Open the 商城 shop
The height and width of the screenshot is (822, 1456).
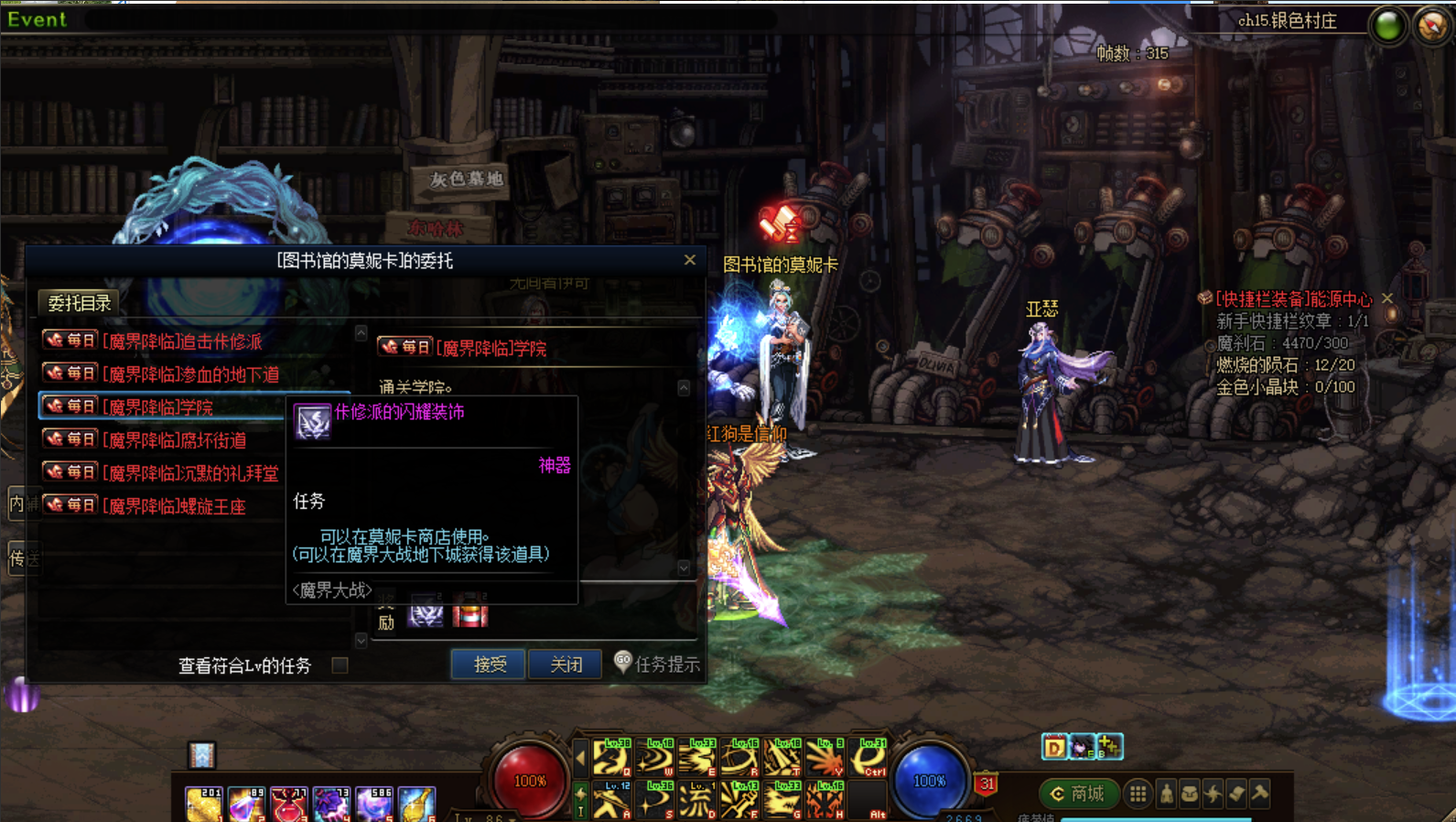tap(1077, 794)
